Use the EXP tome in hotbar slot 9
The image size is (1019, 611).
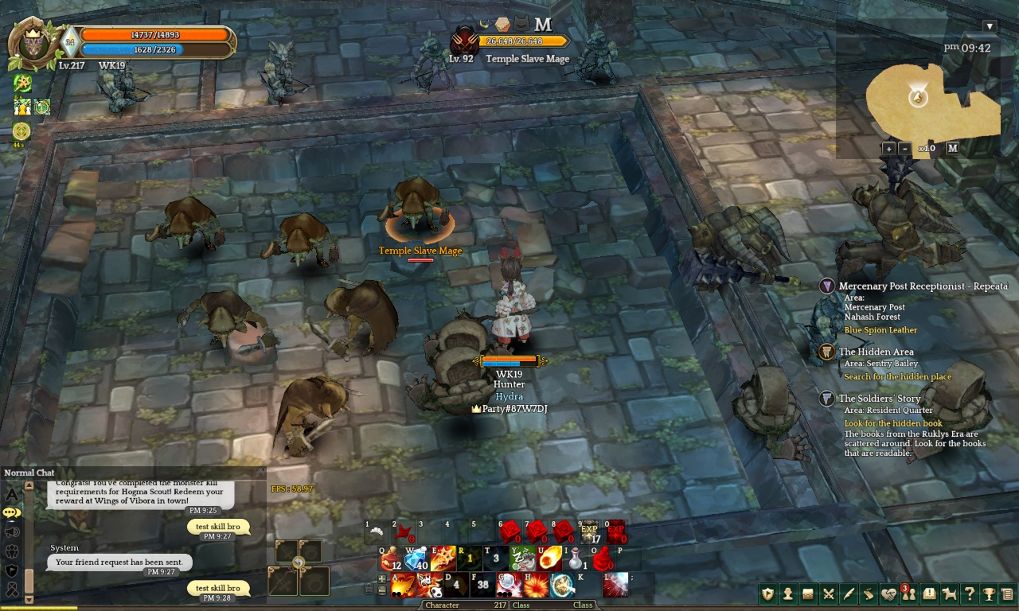[590, 533]
